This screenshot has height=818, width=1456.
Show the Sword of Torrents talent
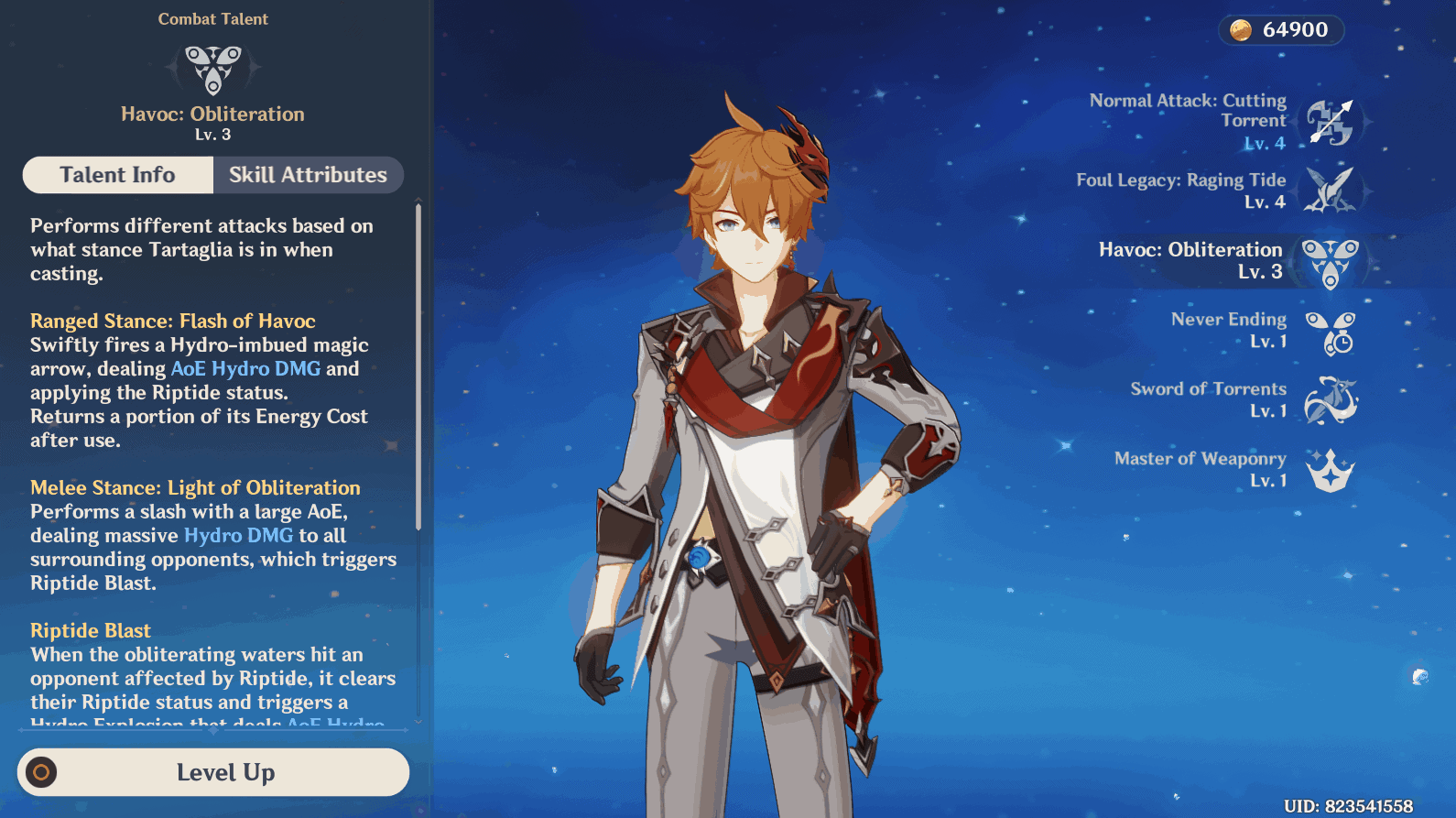1330,400
